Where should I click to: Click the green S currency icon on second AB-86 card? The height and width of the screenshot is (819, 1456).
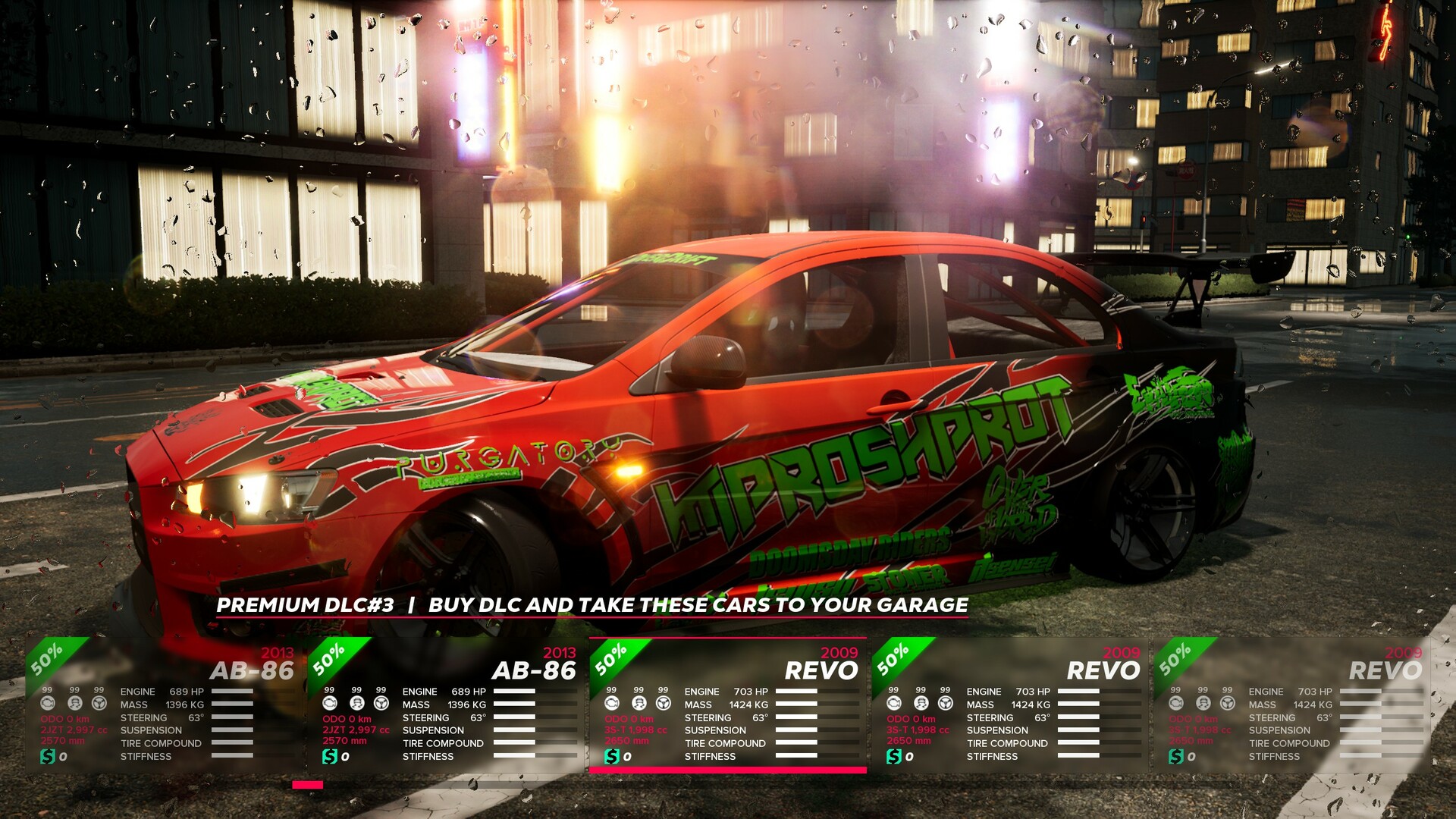coord(330,755)
